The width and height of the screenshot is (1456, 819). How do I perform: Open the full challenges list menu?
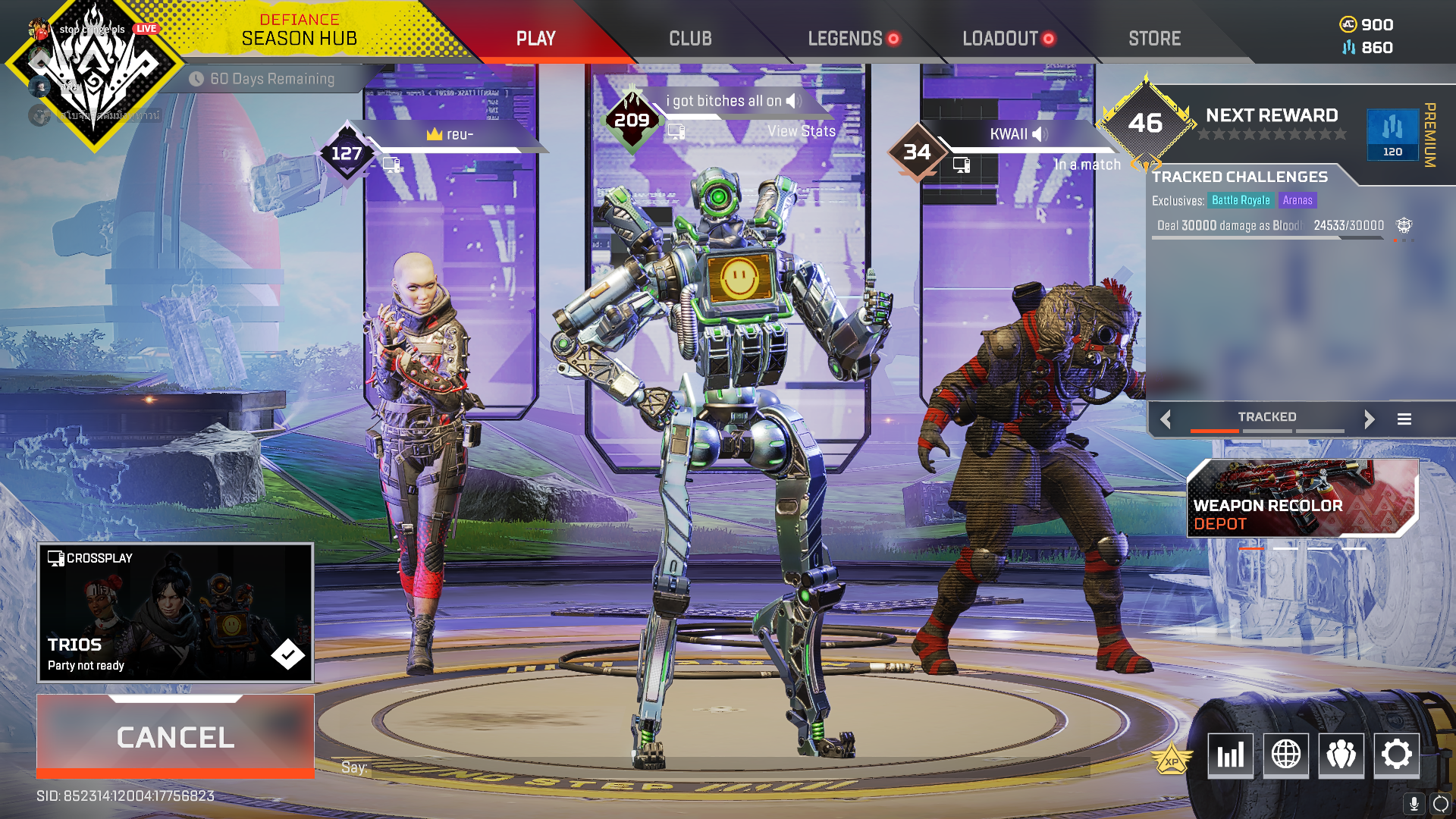click(x=1404, y=419)
